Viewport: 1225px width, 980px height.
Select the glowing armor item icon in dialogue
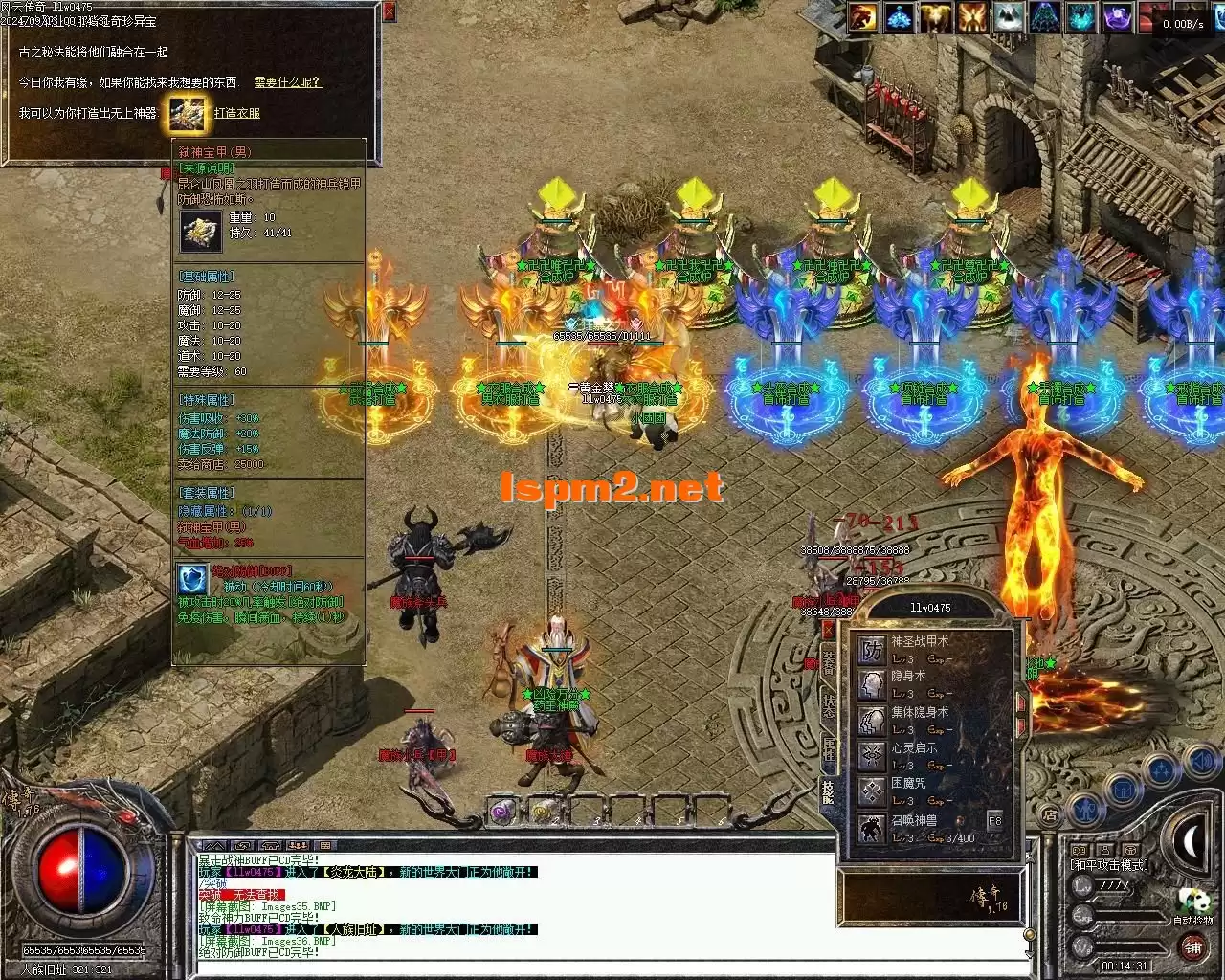(x=187, y=113)
